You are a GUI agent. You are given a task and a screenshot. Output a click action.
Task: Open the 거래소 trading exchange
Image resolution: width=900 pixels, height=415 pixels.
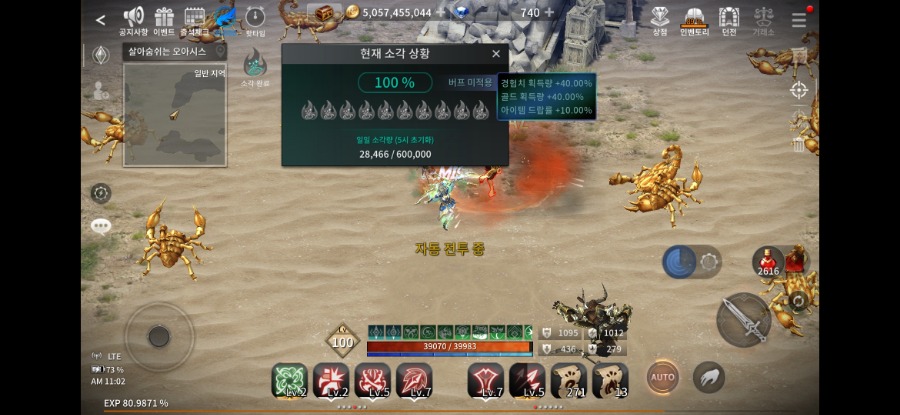763,20
